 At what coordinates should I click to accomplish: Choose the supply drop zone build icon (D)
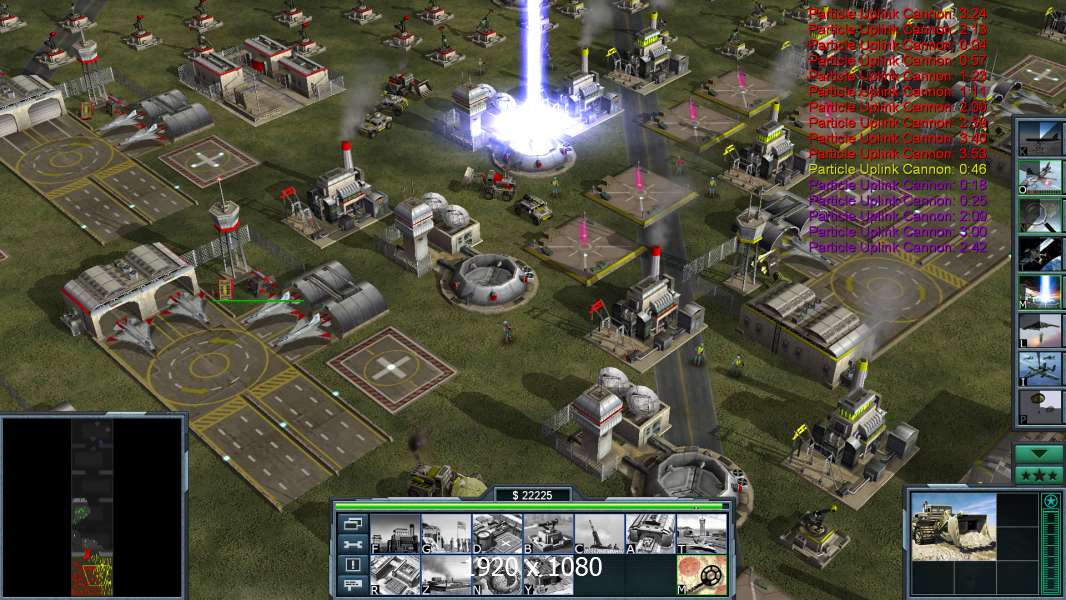pos(497,533)
